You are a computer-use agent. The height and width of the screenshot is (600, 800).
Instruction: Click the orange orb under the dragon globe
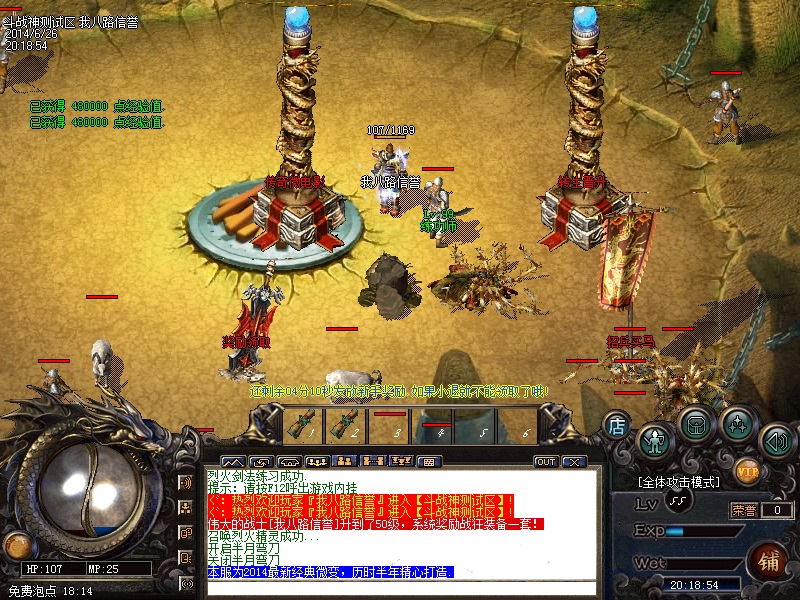[x=16, y=546]
